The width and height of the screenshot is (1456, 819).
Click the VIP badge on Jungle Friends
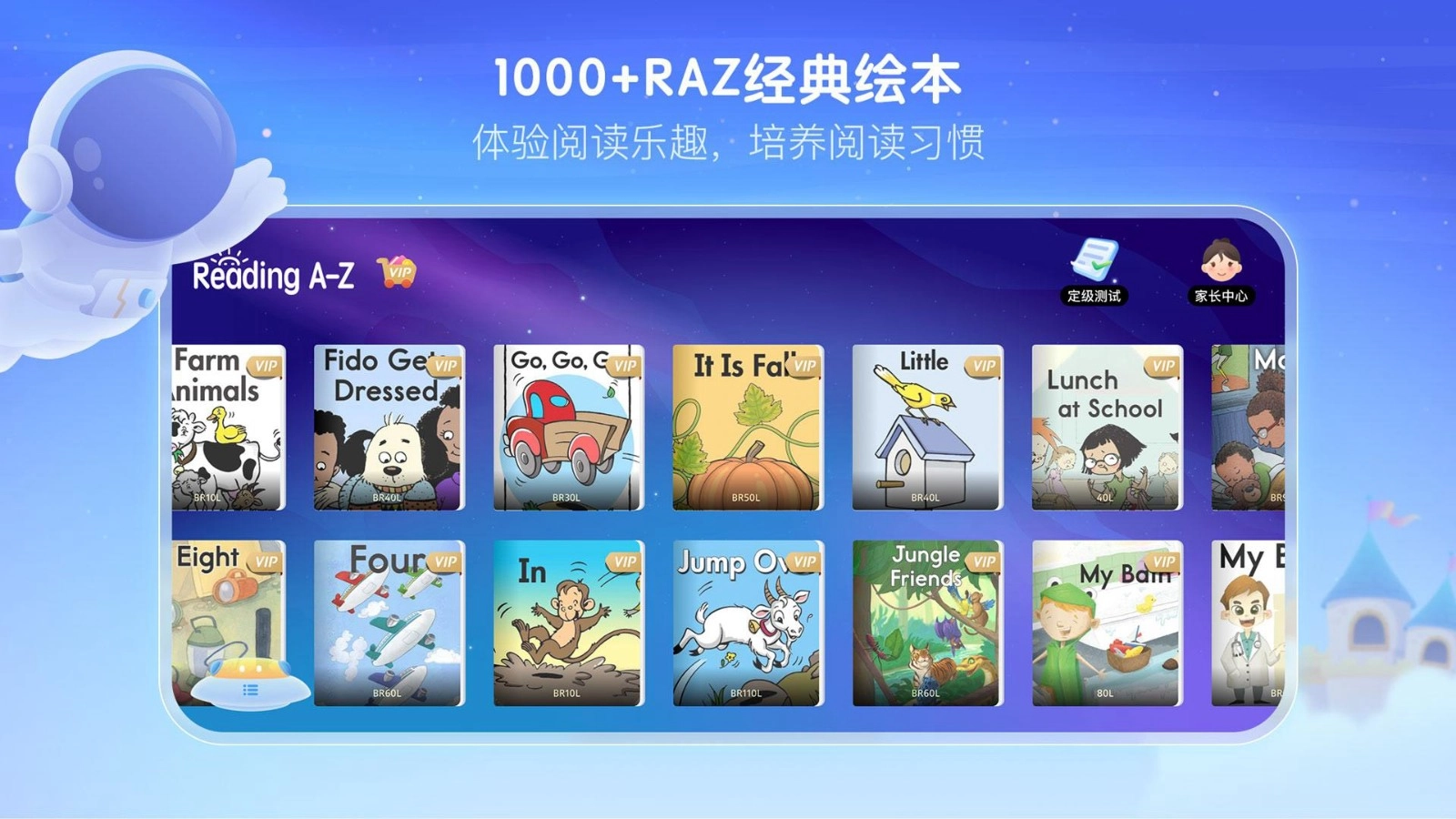(x=986, y=561)
